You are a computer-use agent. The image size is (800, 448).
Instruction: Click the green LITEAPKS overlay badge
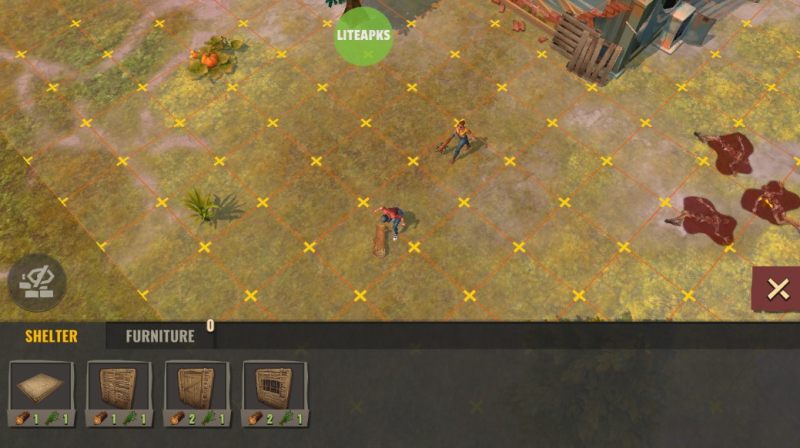point(364,35)
